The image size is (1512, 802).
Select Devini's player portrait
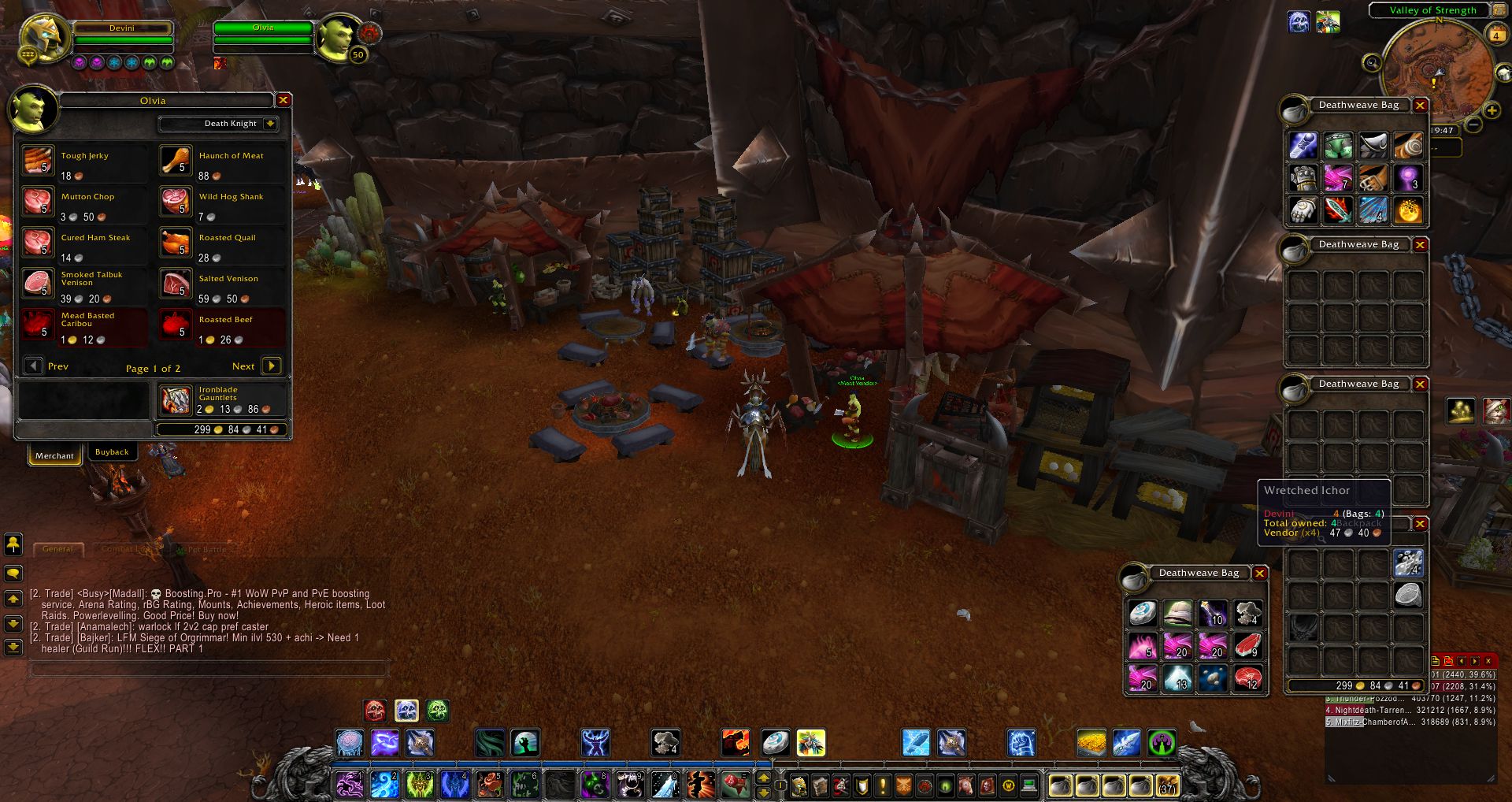(45, 37)
